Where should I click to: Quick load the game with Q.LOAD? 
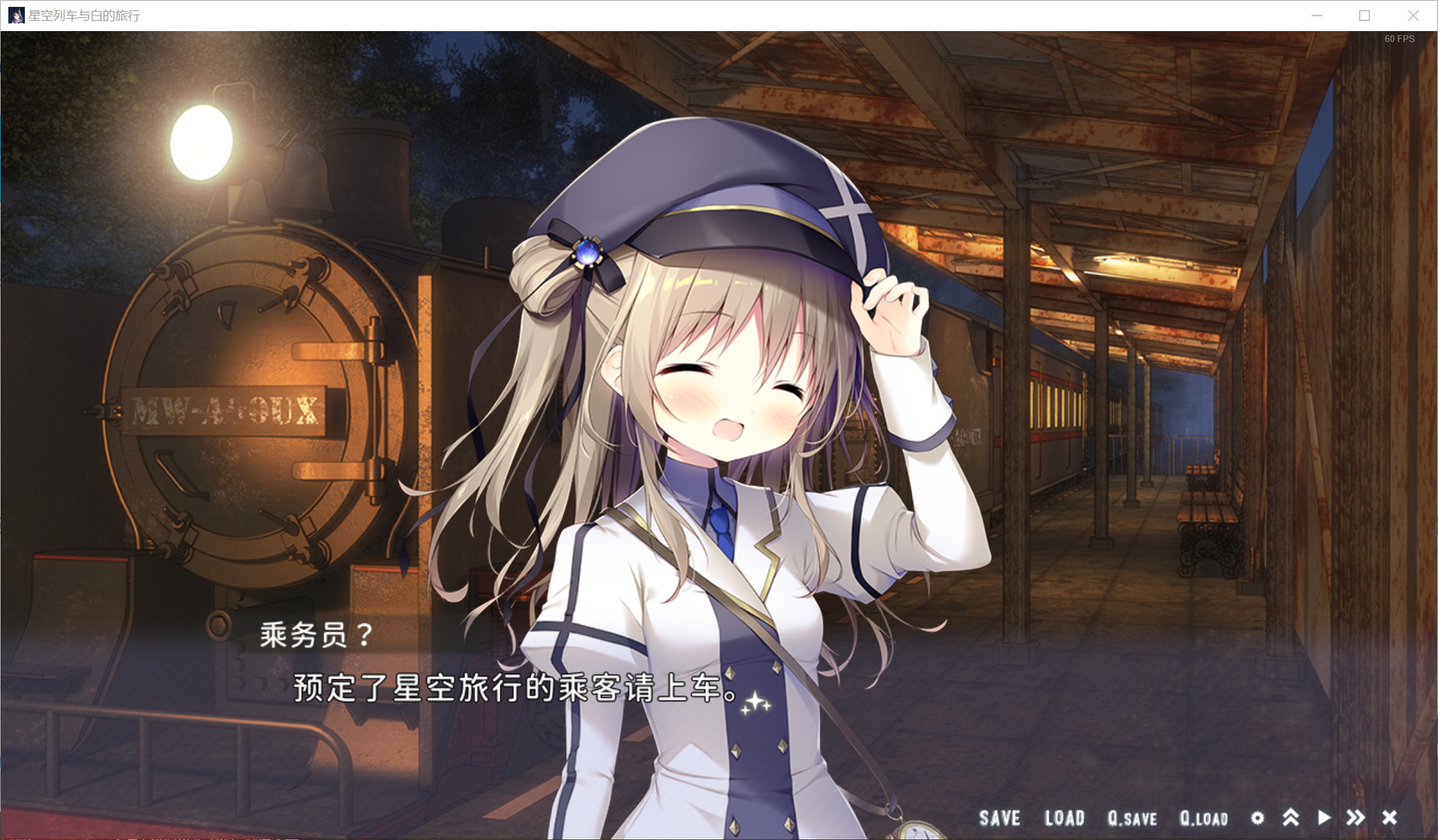tap(1202, 817)
